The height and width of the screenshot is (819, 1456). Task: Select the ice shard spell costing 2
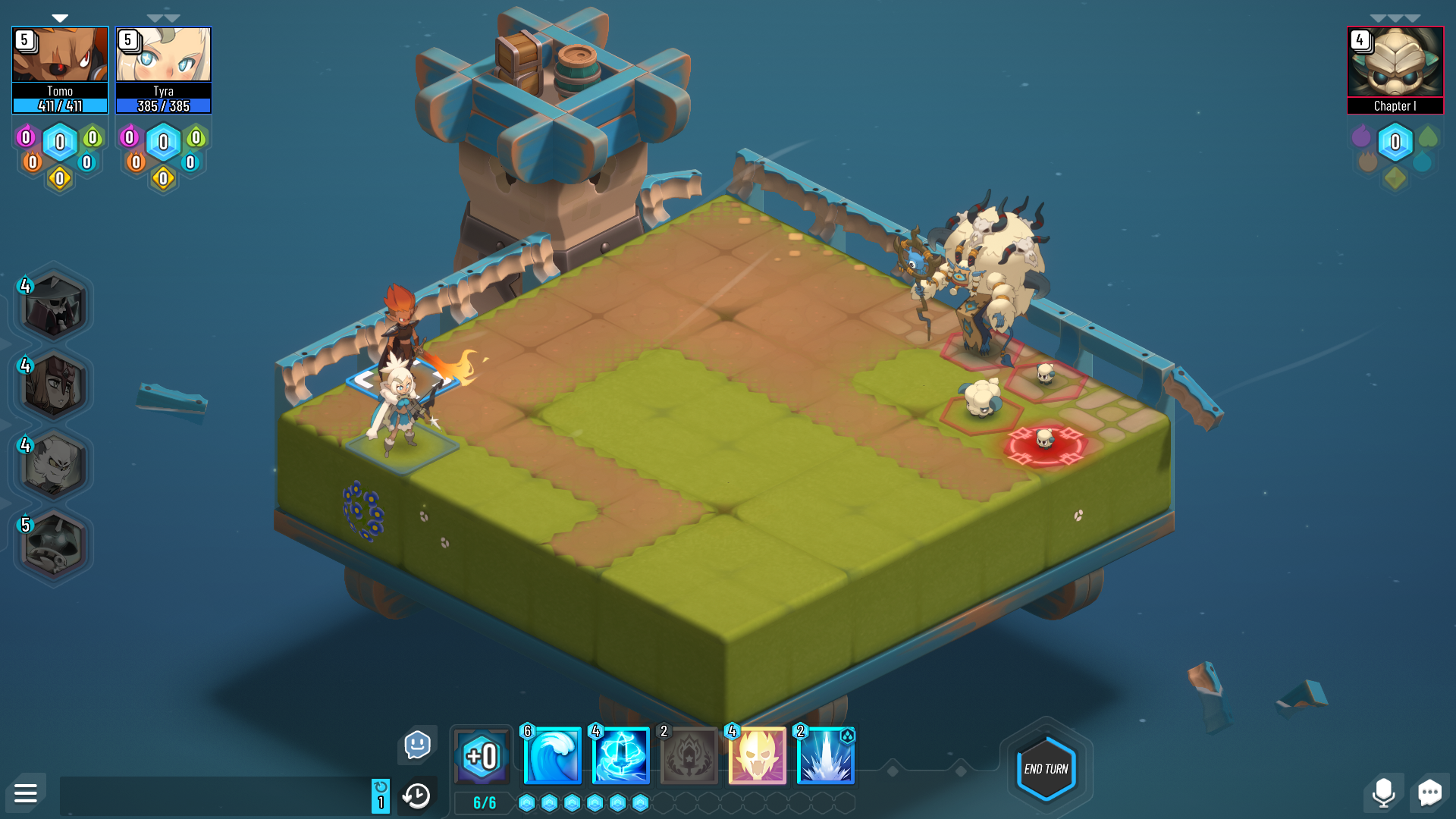(825, 755)
